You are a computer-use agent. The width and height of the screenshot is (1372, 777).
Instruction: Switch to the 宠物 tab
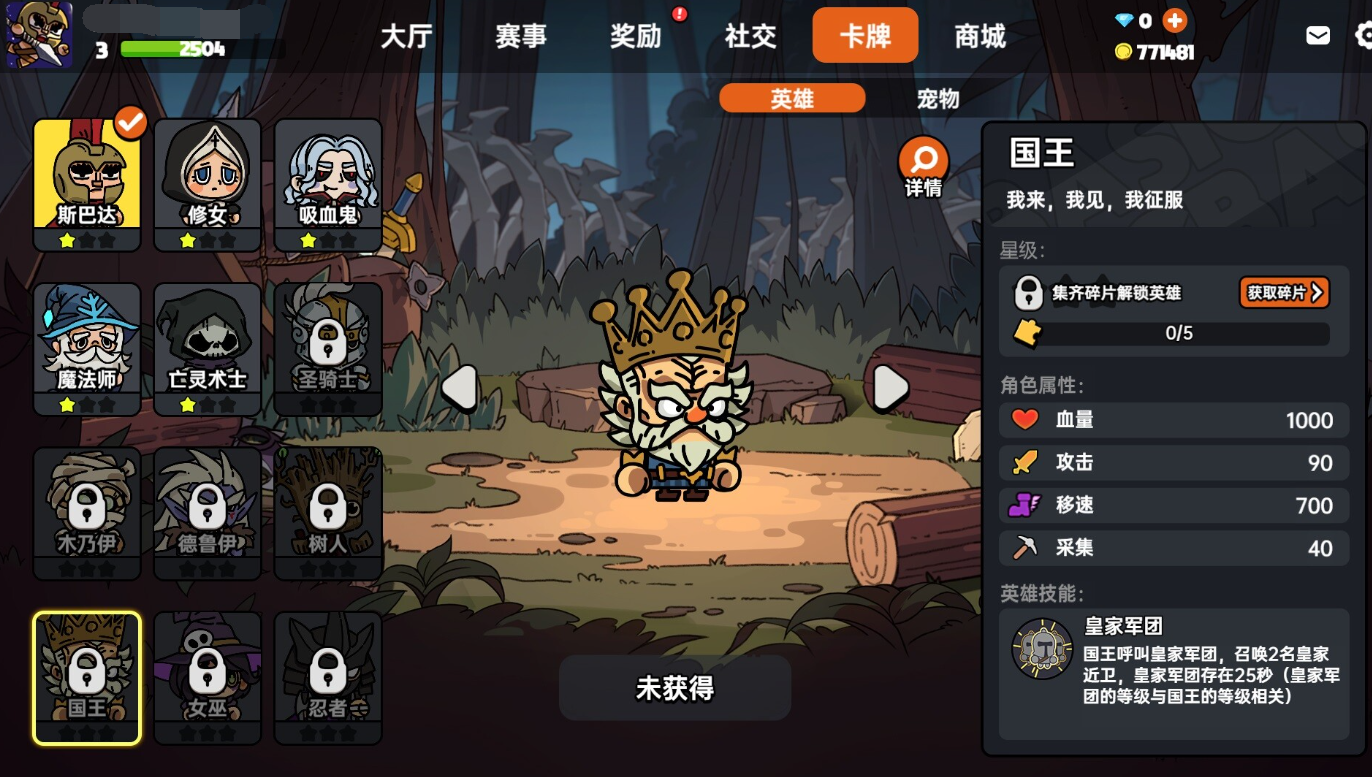tap(937, 98)
